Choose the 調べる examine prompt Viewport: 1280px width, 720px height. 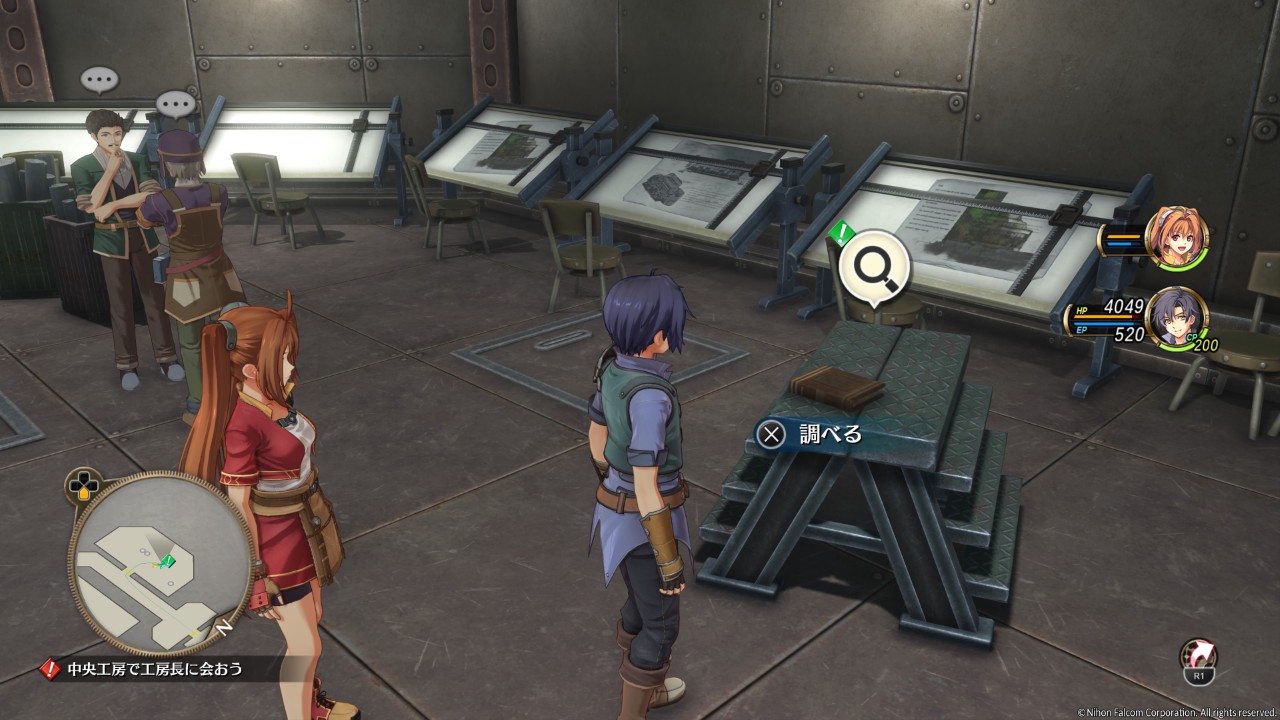[x=811, y=434]
